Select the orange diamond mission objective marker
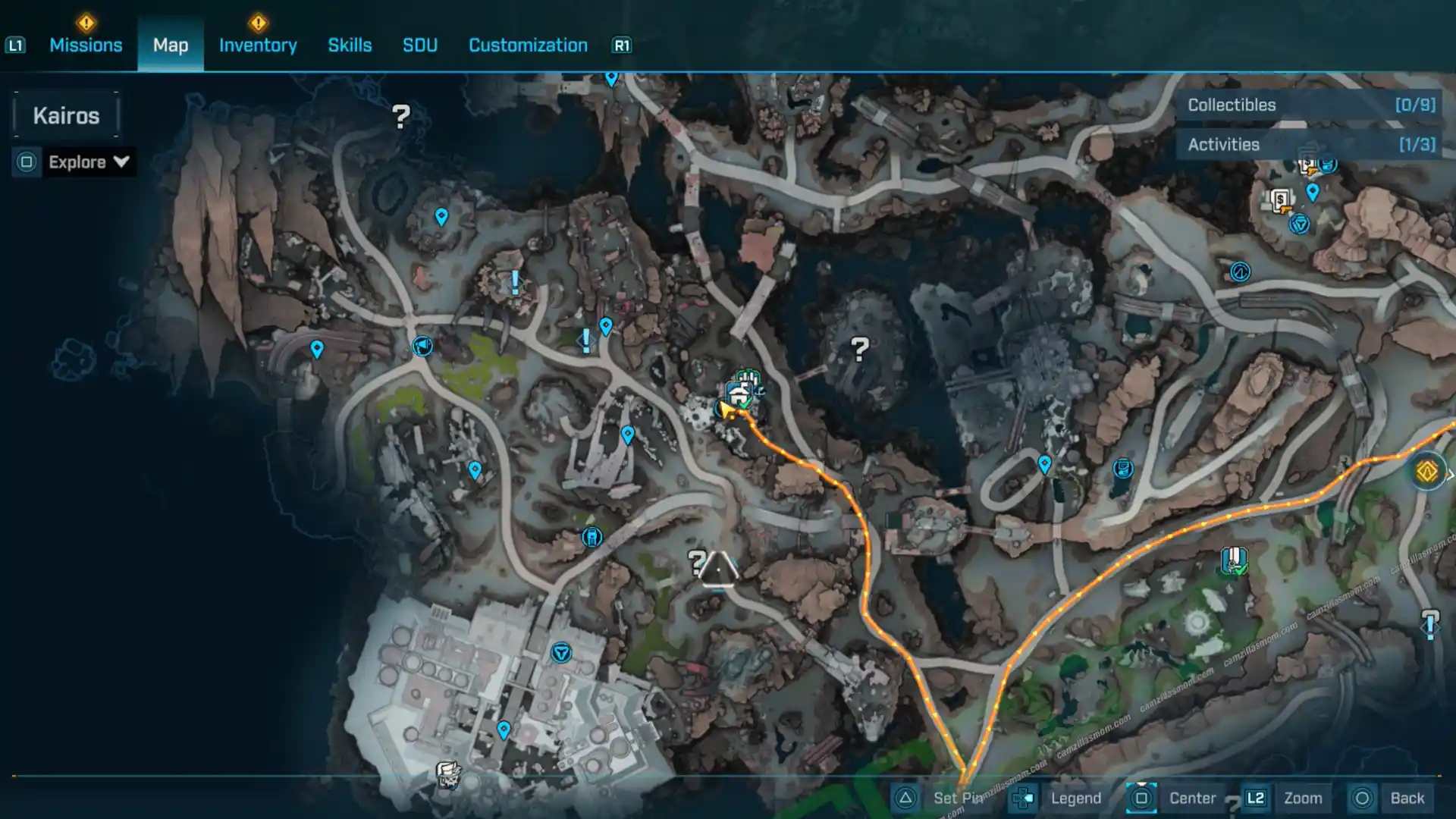Image resolution: width=1456 pixels, height=819 pixels. point(1426,472)
